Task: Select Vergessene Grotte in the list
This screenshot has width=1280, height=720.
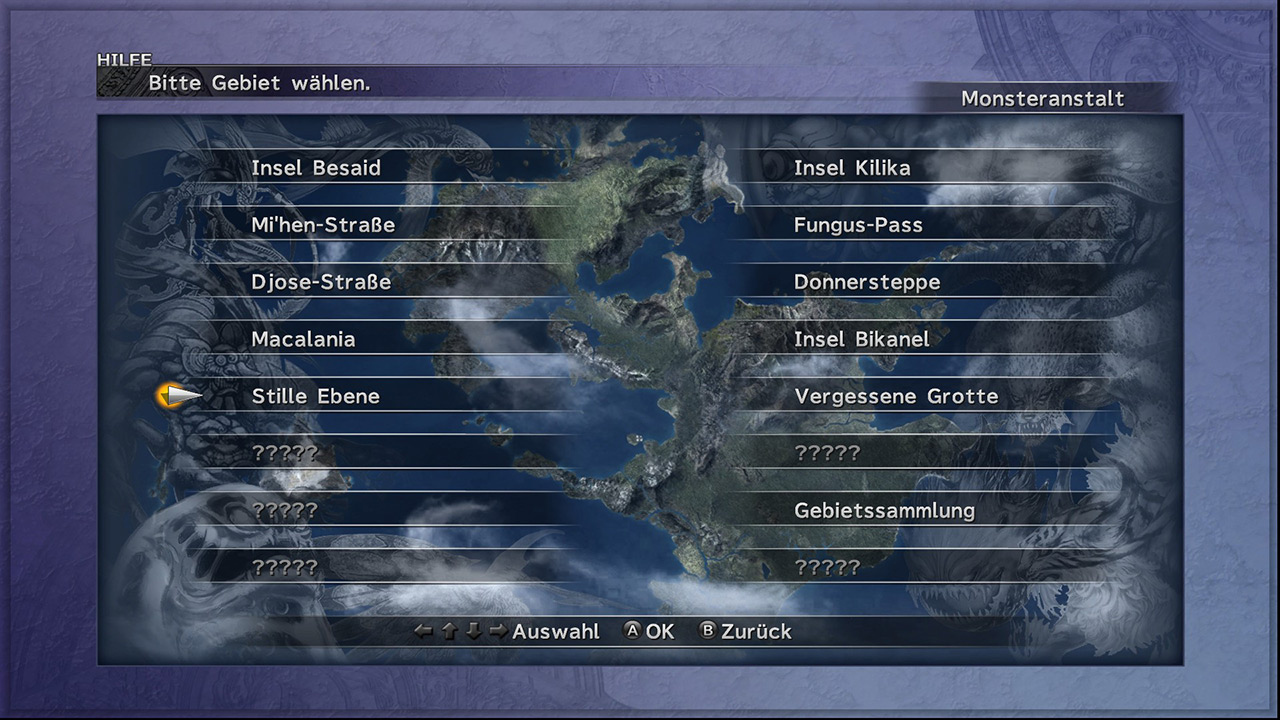Action: coord(896,396)
